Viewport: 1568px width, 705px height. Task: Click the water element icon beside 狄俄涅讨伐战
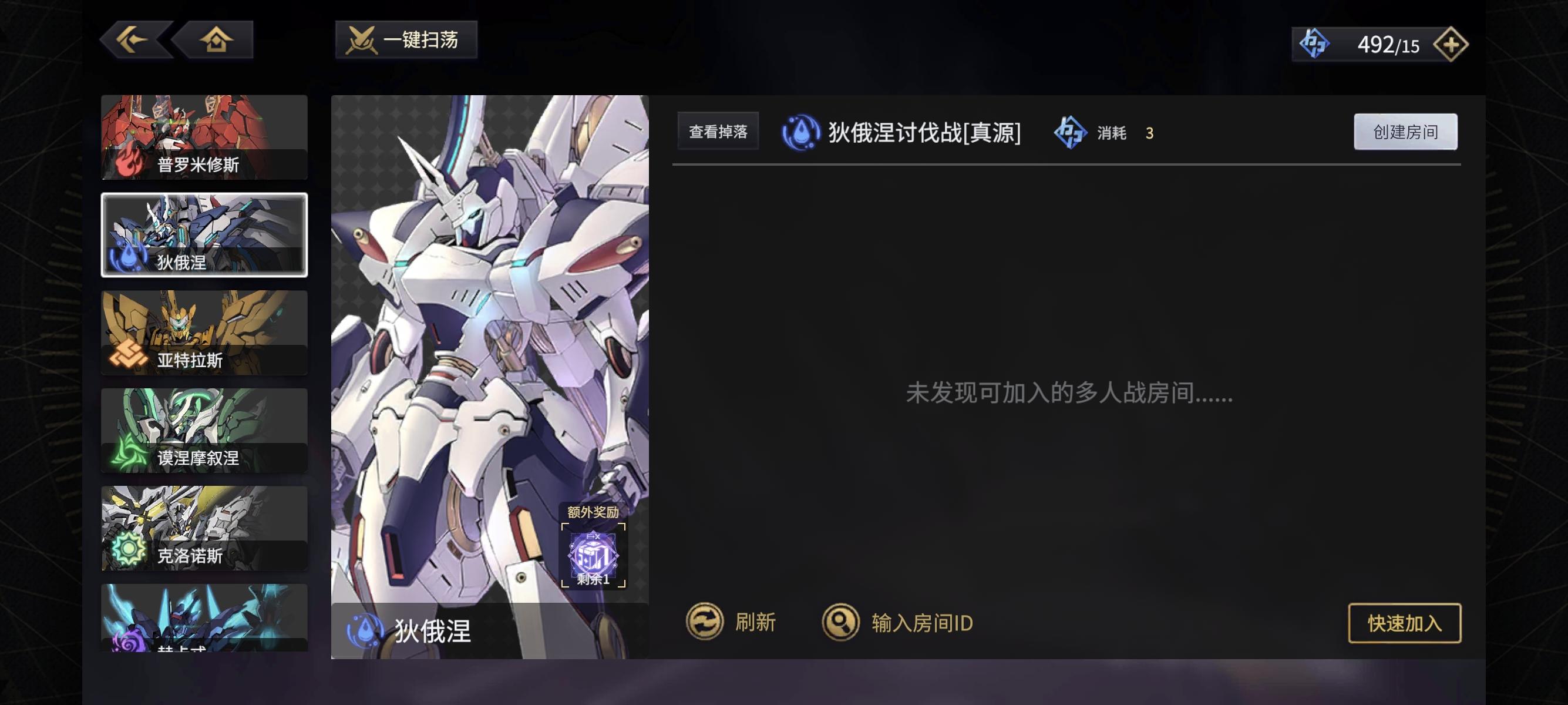click(x=802, y=132)
